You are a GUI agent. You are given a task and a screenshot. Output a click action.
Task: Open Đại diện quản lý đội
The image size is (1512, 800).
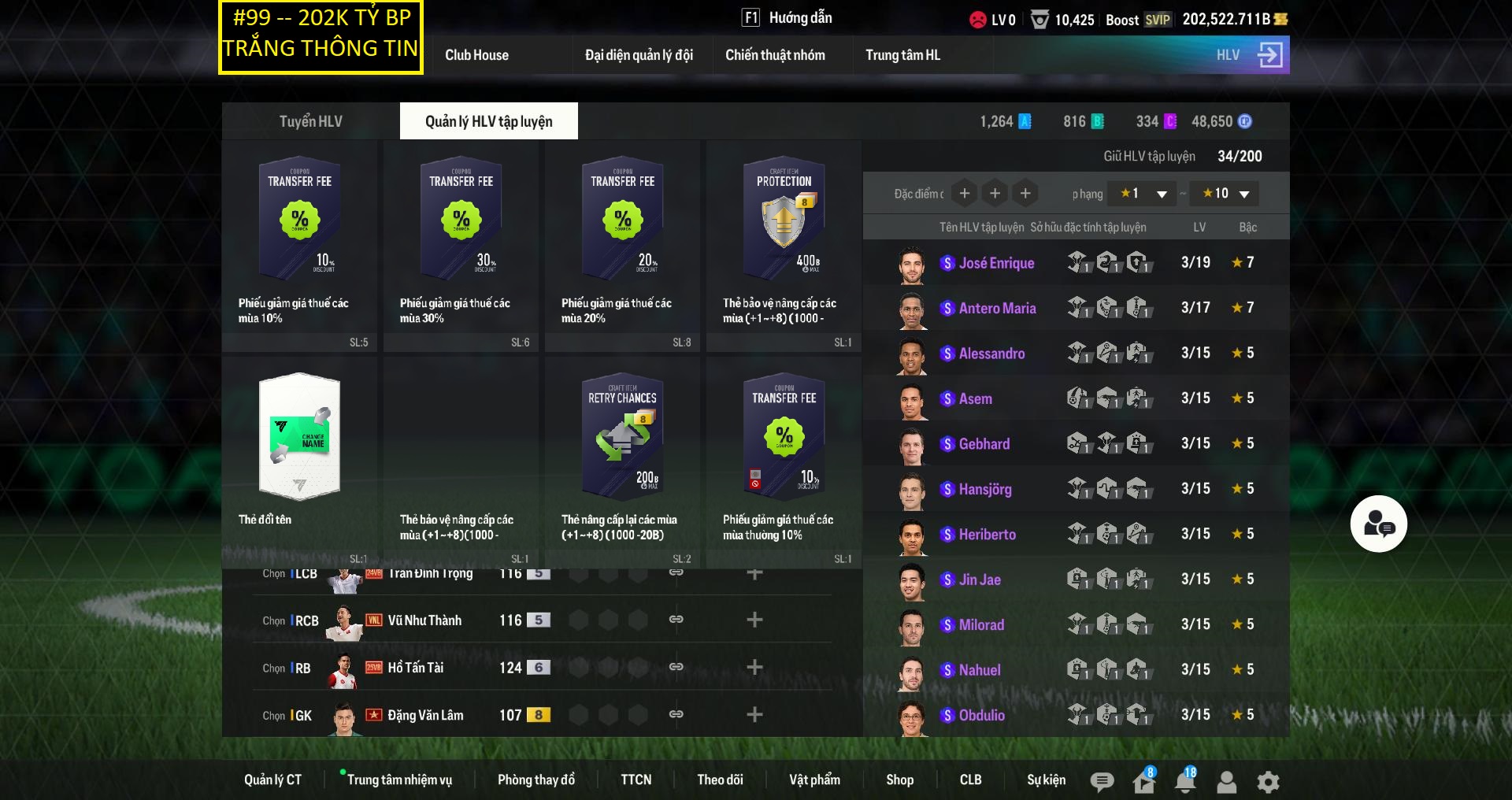639,55
